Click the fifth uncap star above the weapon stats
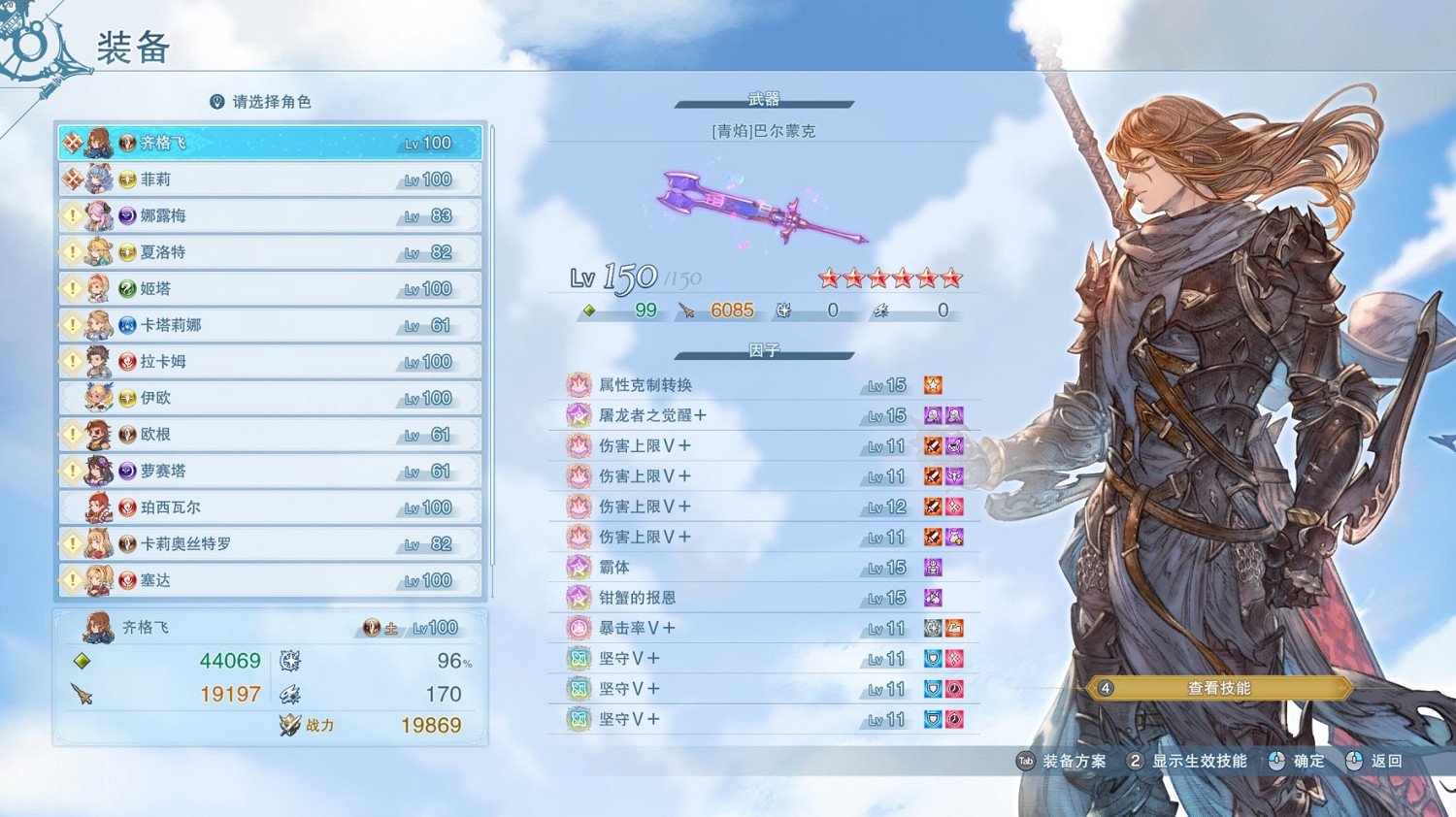Viewport: 1456px width, 817px height. 926,277
